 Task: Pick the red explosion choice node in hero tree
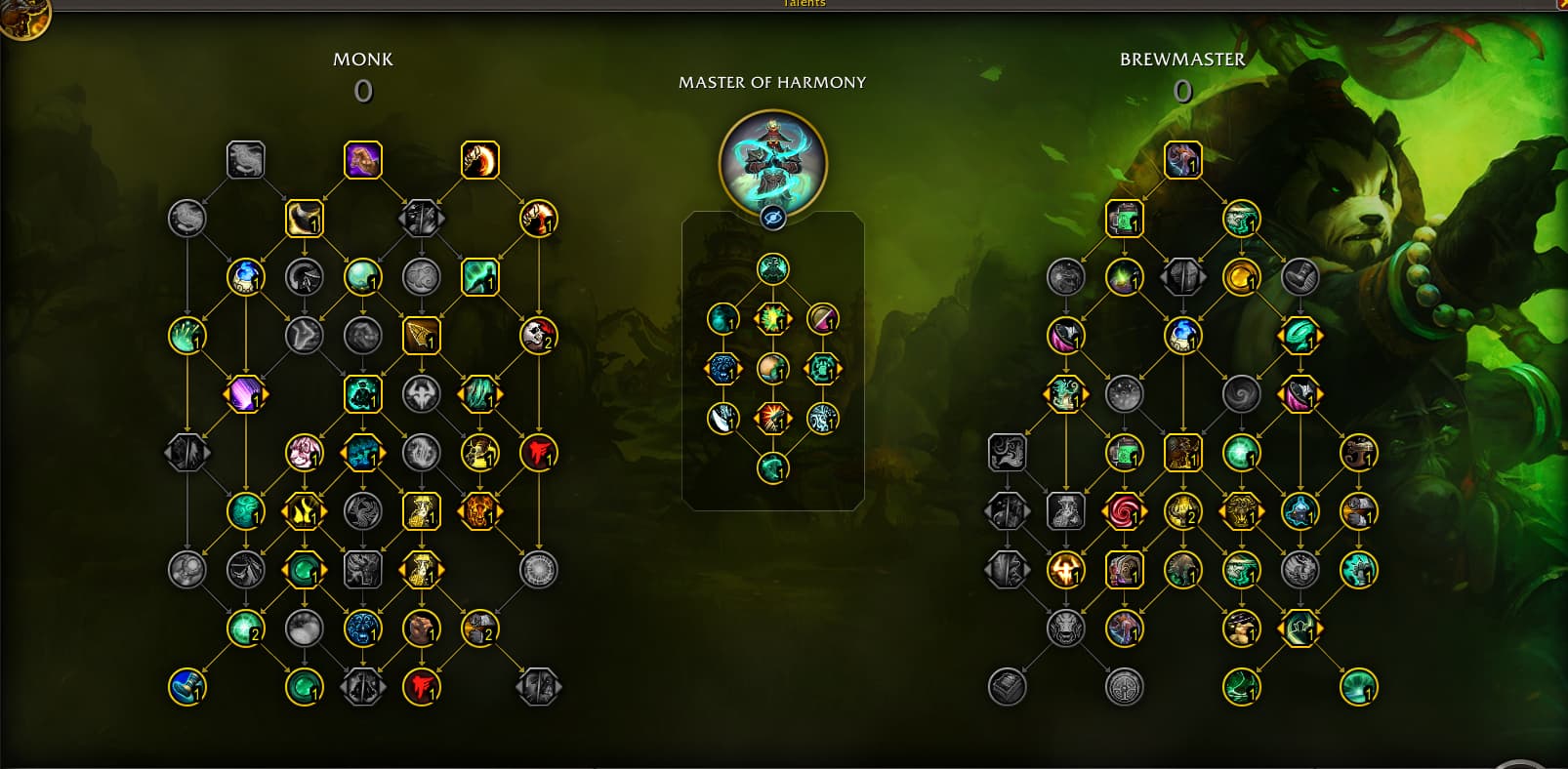click(772, 419)
